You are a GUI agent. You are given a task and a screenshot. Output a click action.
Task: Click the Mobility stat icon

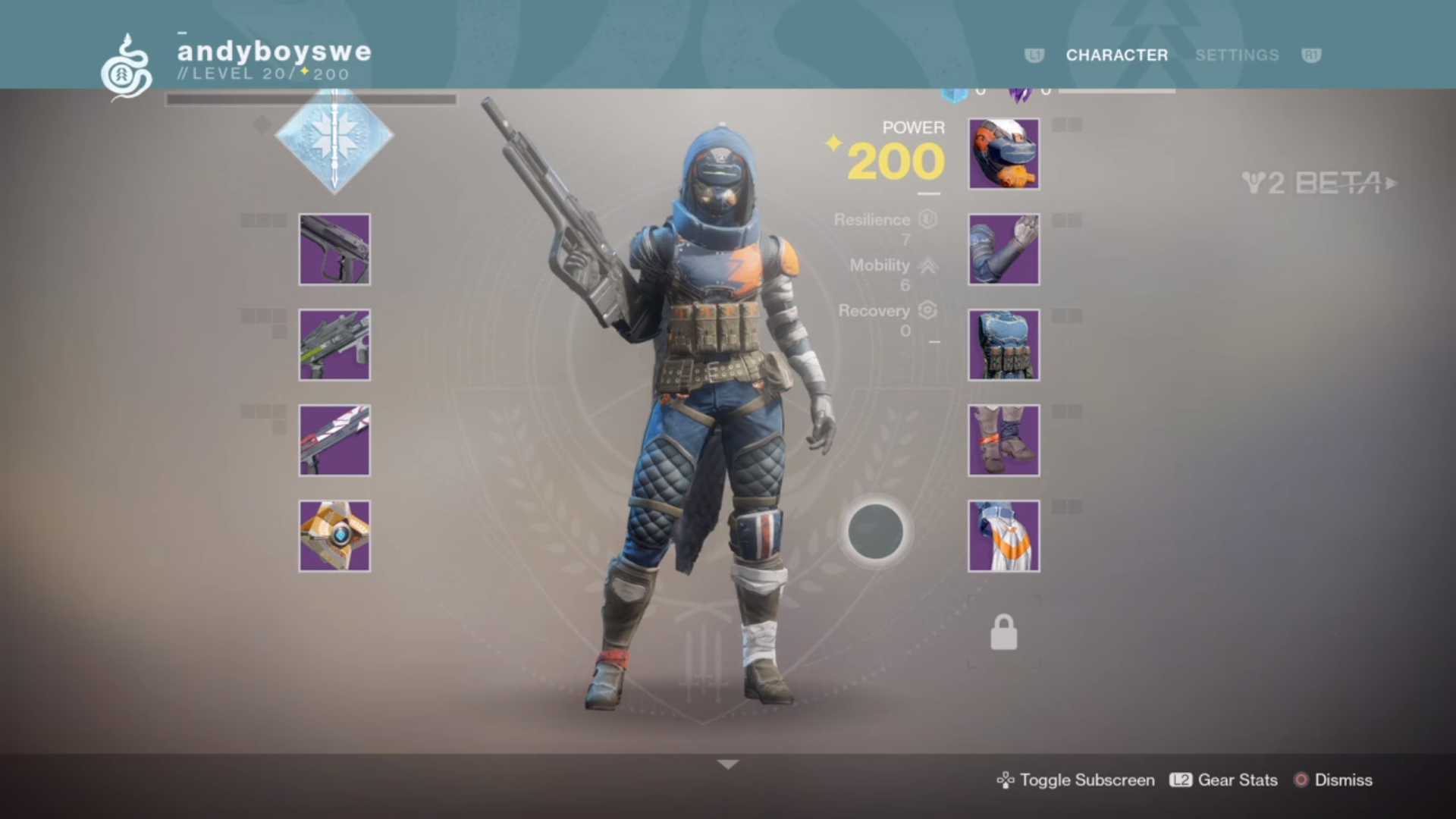pos(929,265)
